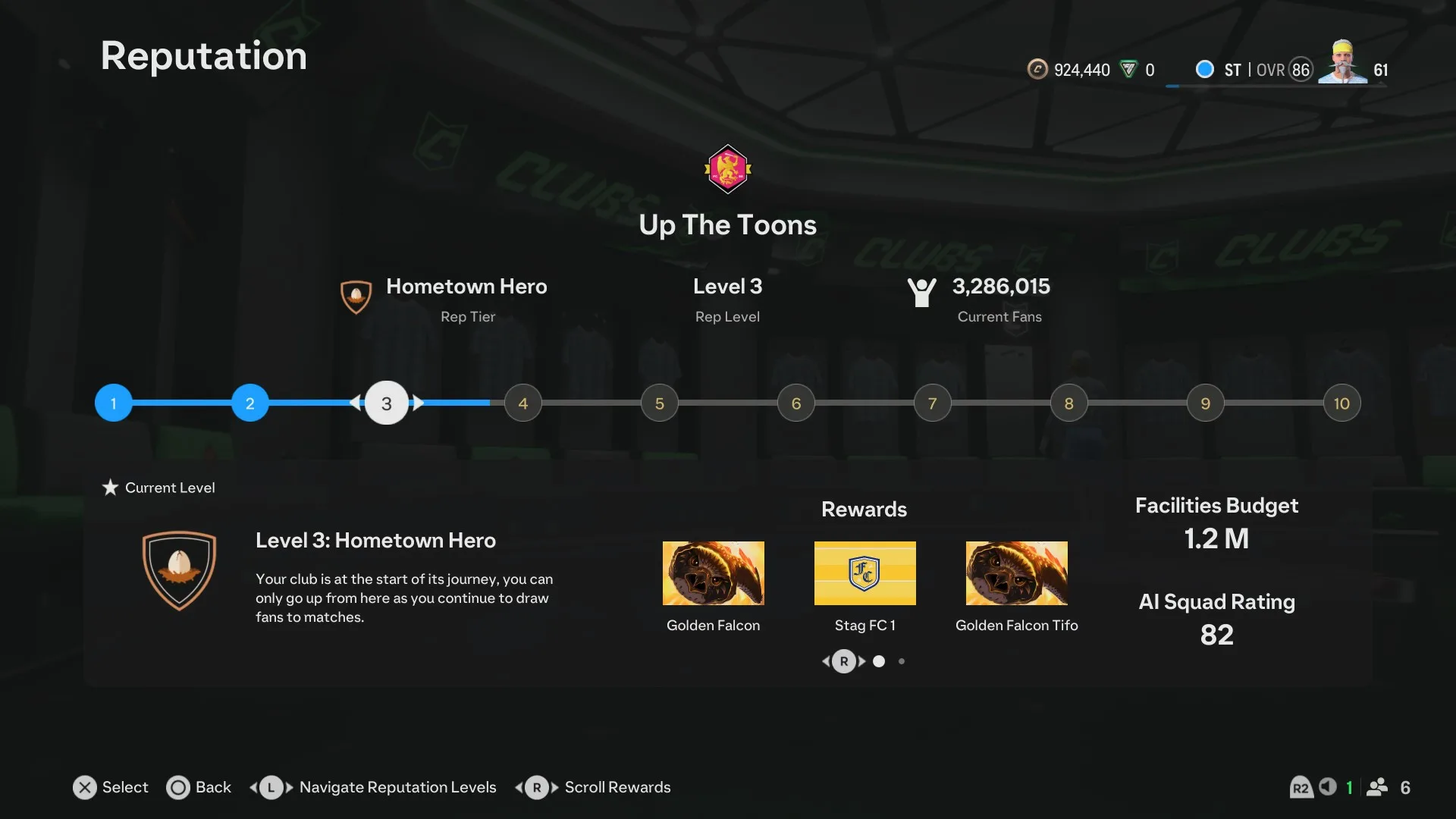1456x819 pixels.
Task: Select the final level 10 node
Action: [1341, 403]
